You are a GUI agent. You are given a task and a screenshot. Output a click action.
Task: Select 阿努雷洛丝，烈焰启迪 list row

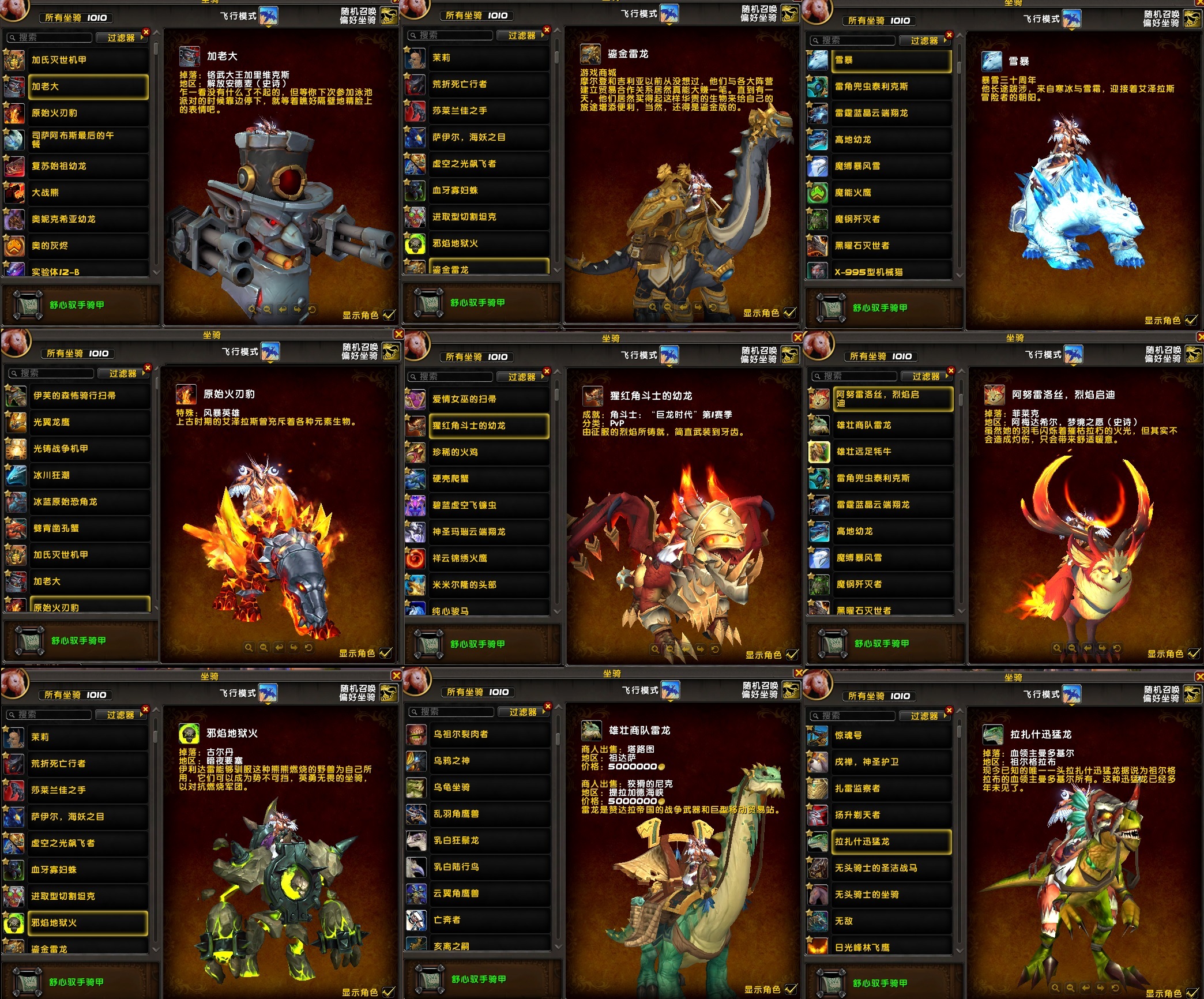point(893,399)
